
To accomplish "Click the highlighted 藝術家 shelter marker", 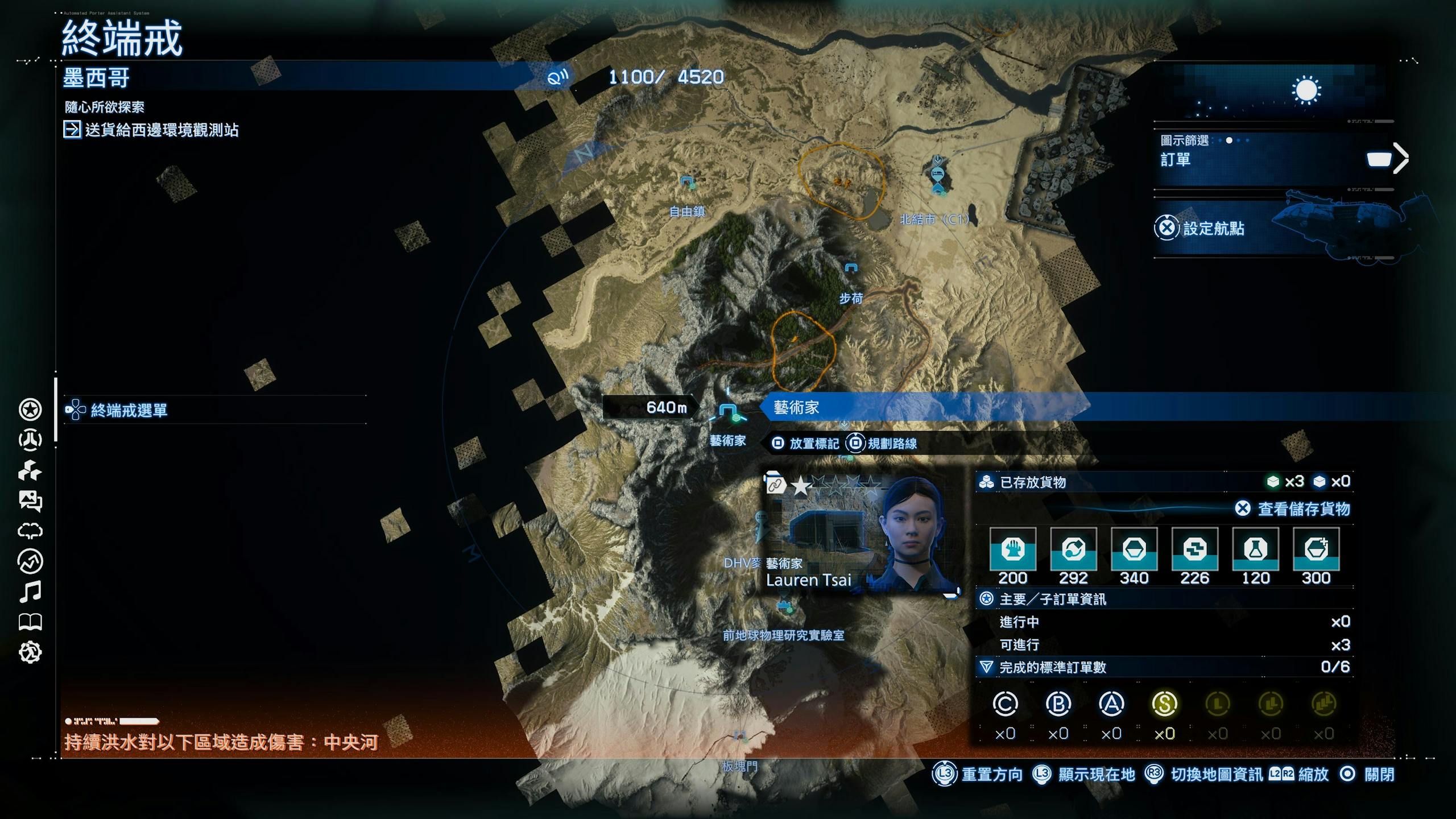I will point(727,411).
